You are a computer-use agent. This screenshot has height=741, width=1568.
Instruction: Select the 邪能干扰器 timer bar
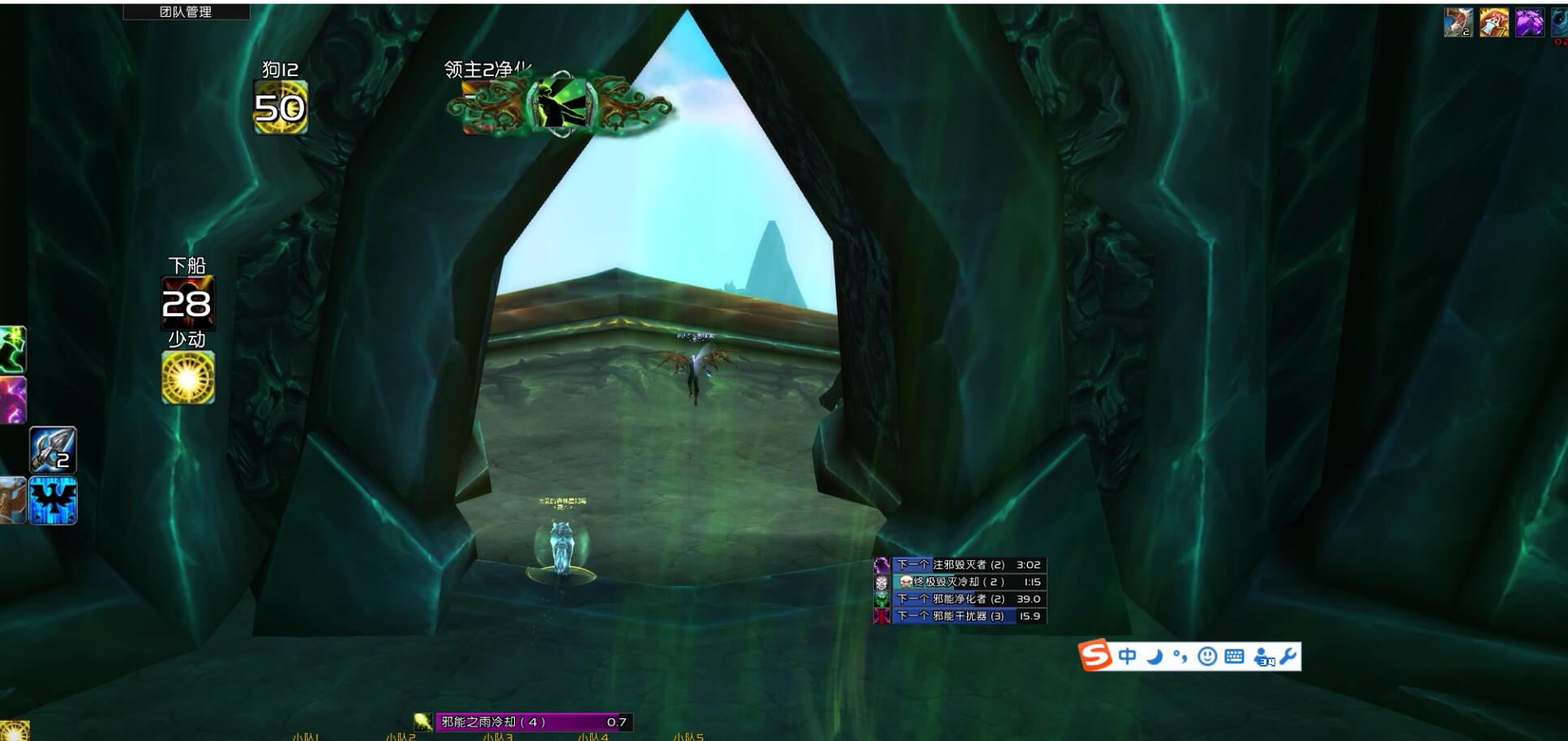(x=969, y=616)
